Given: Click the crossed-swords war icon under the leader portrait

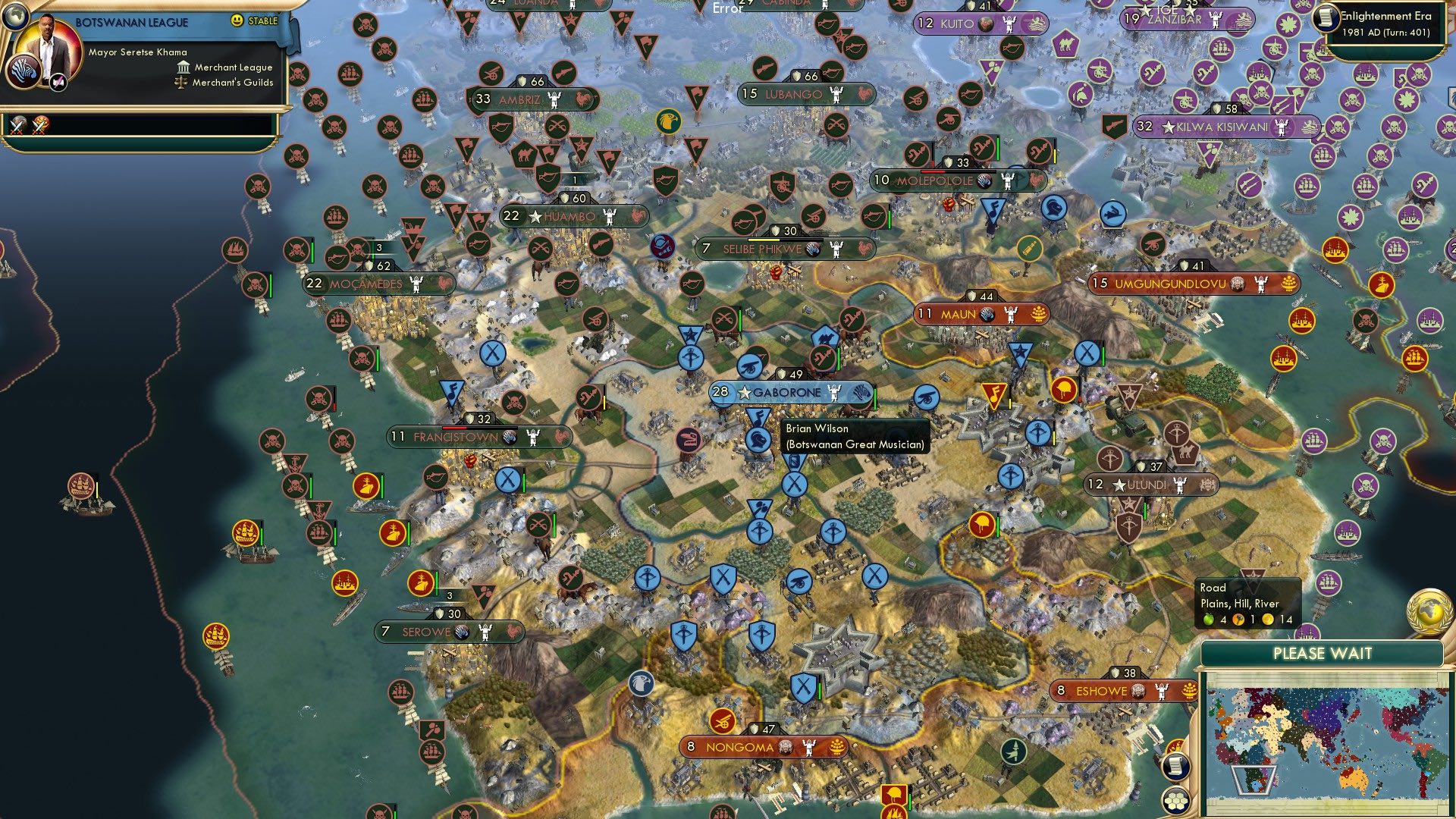Looking at the screenshot, I should 17,126.
